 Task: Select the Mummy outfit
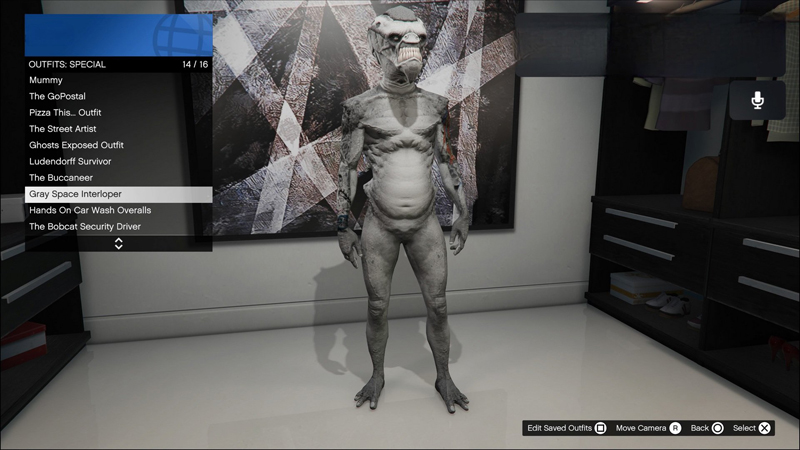[117, 80]
